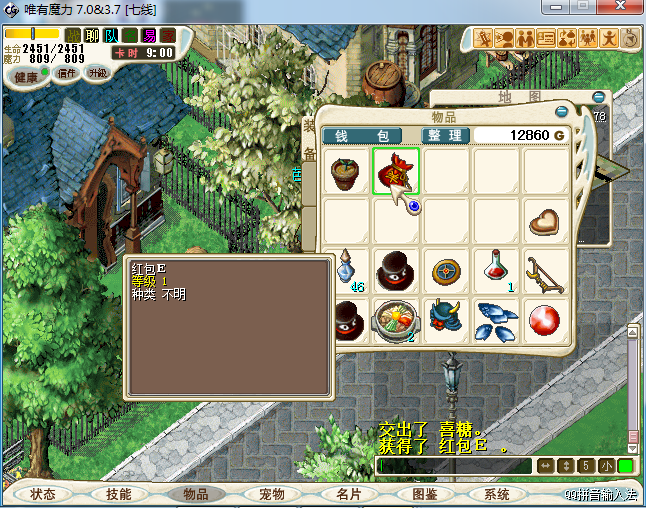Choose the round compass shield item
The image size is (646, 508).
pyautogui.click(x=446, y=270)
